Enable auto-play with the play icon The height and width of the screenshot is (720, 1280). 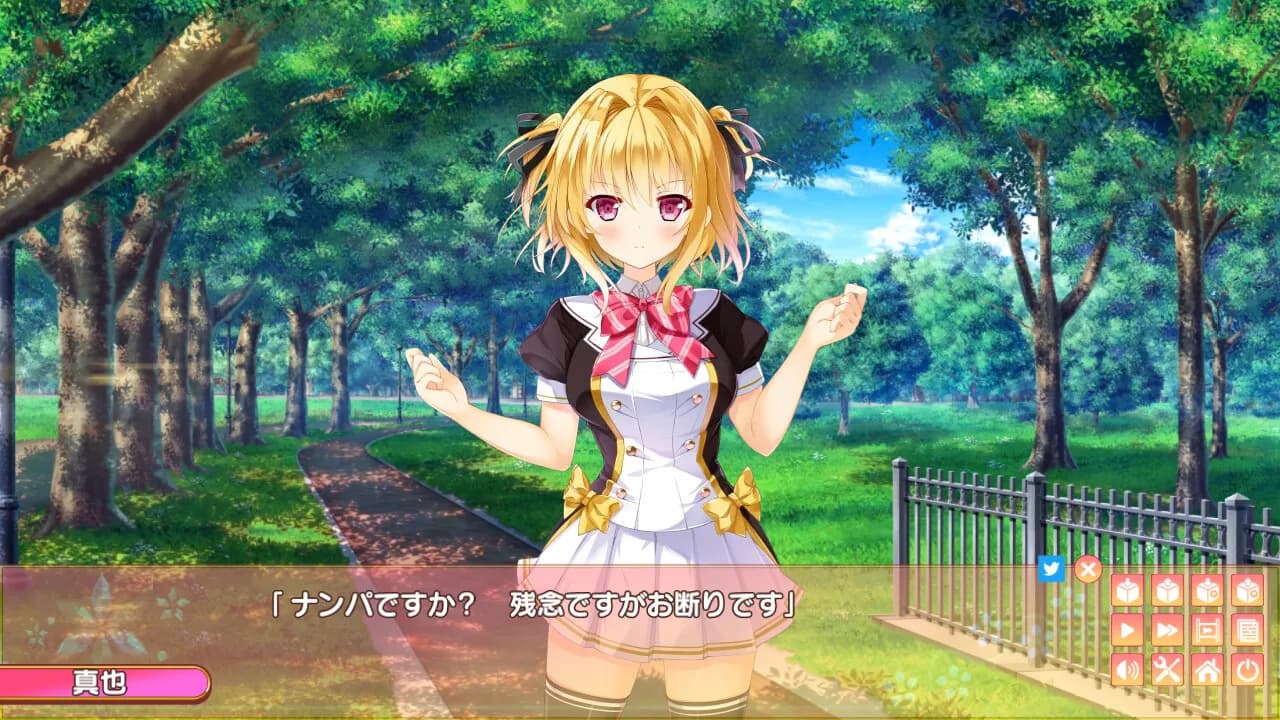1126,627
